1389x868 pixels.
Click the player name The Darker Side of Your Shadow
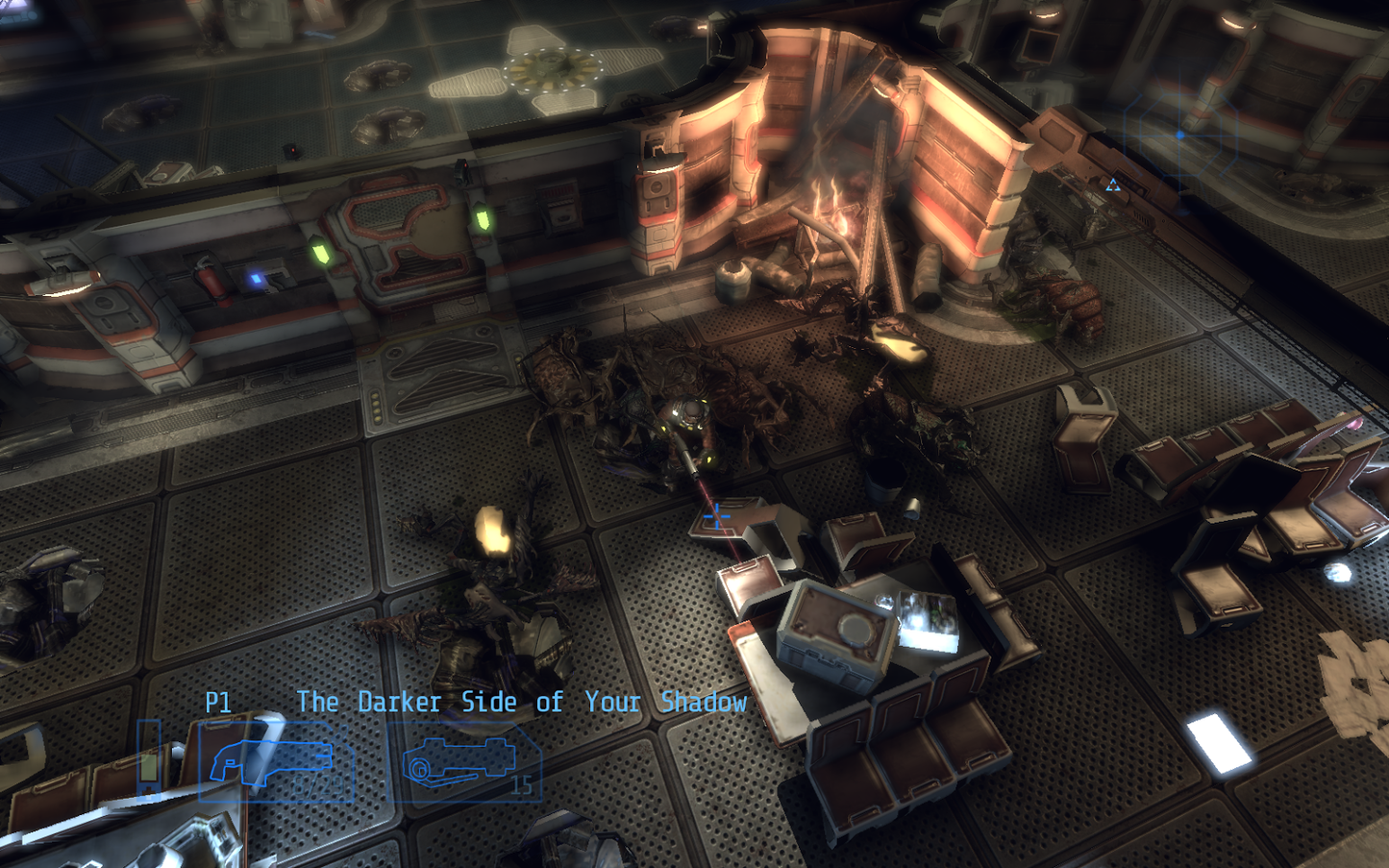pos(521,703)
